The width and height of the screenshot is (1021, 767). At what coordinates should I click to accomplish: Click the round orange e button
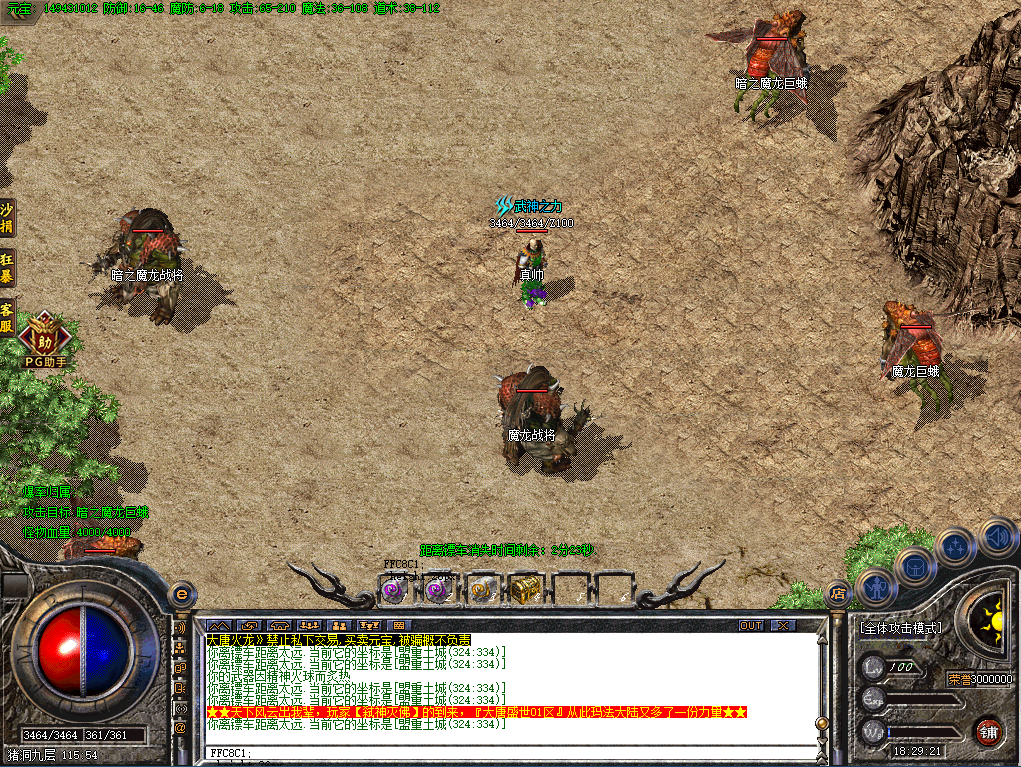tap(182, 592)
